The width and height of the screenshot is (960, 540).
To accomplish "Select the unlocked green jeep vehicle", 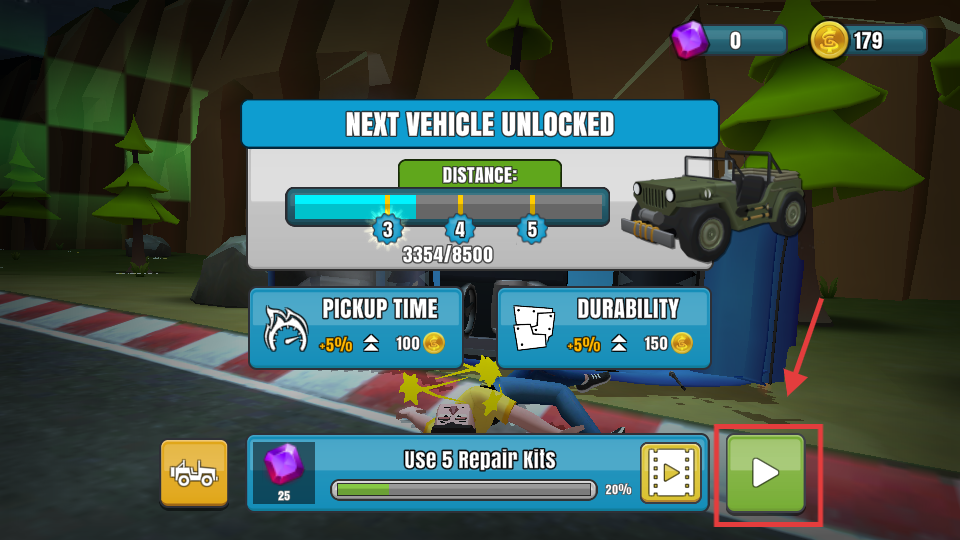I will click(x=717, y=203).
